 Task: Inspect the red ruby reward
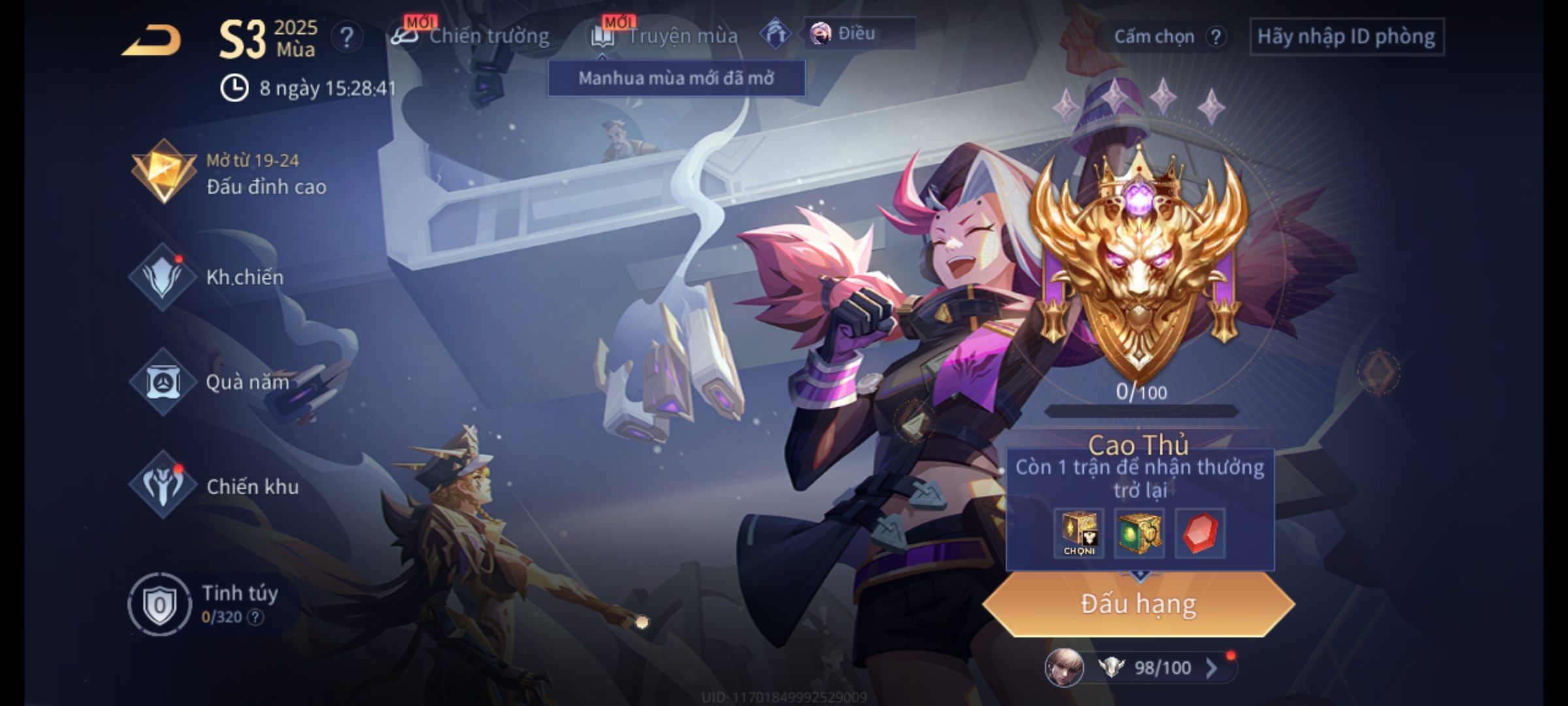pyautogui.click(x=1200, y=533)
